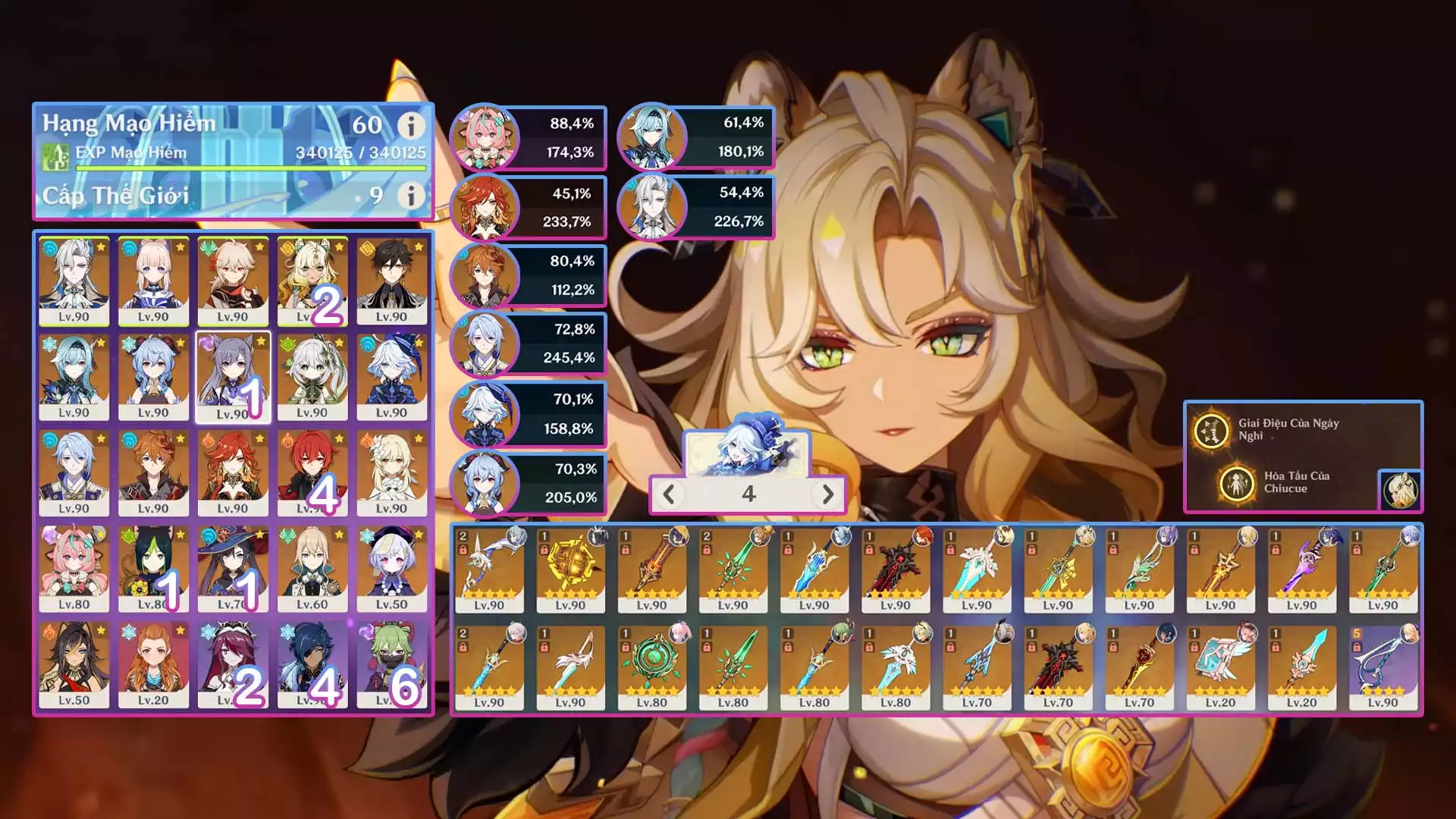Open the Adventure Rank info icon
Image resolution: width=1456 pixels, height=819 pixels.
coord(411,125)
